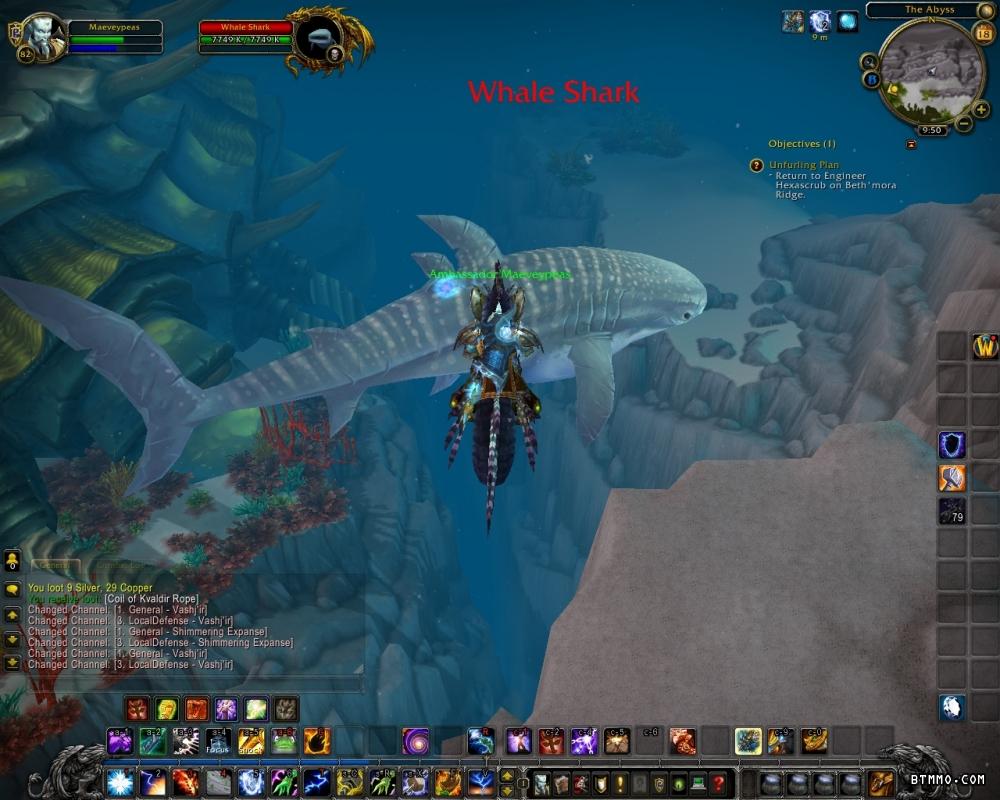Click the World of Warcraft logo icon
1000x800 pixels.
[985, 346]
